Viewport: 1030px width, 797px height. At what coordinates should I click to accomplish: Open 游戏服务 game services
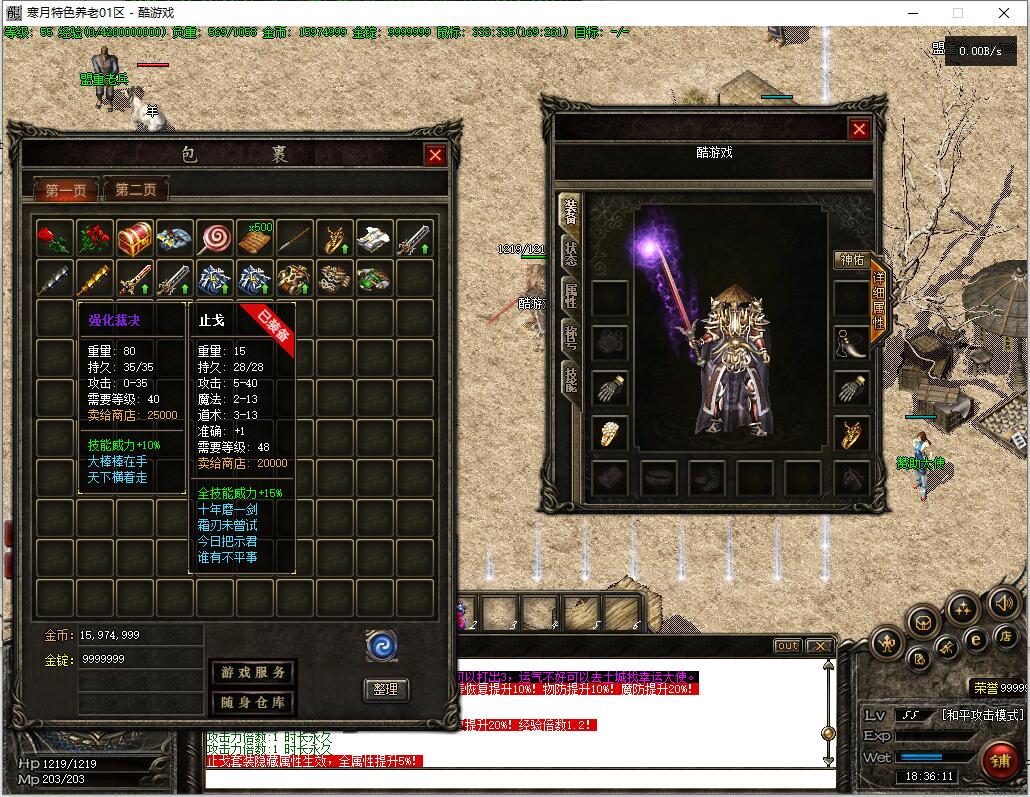[x=252, y=673]
